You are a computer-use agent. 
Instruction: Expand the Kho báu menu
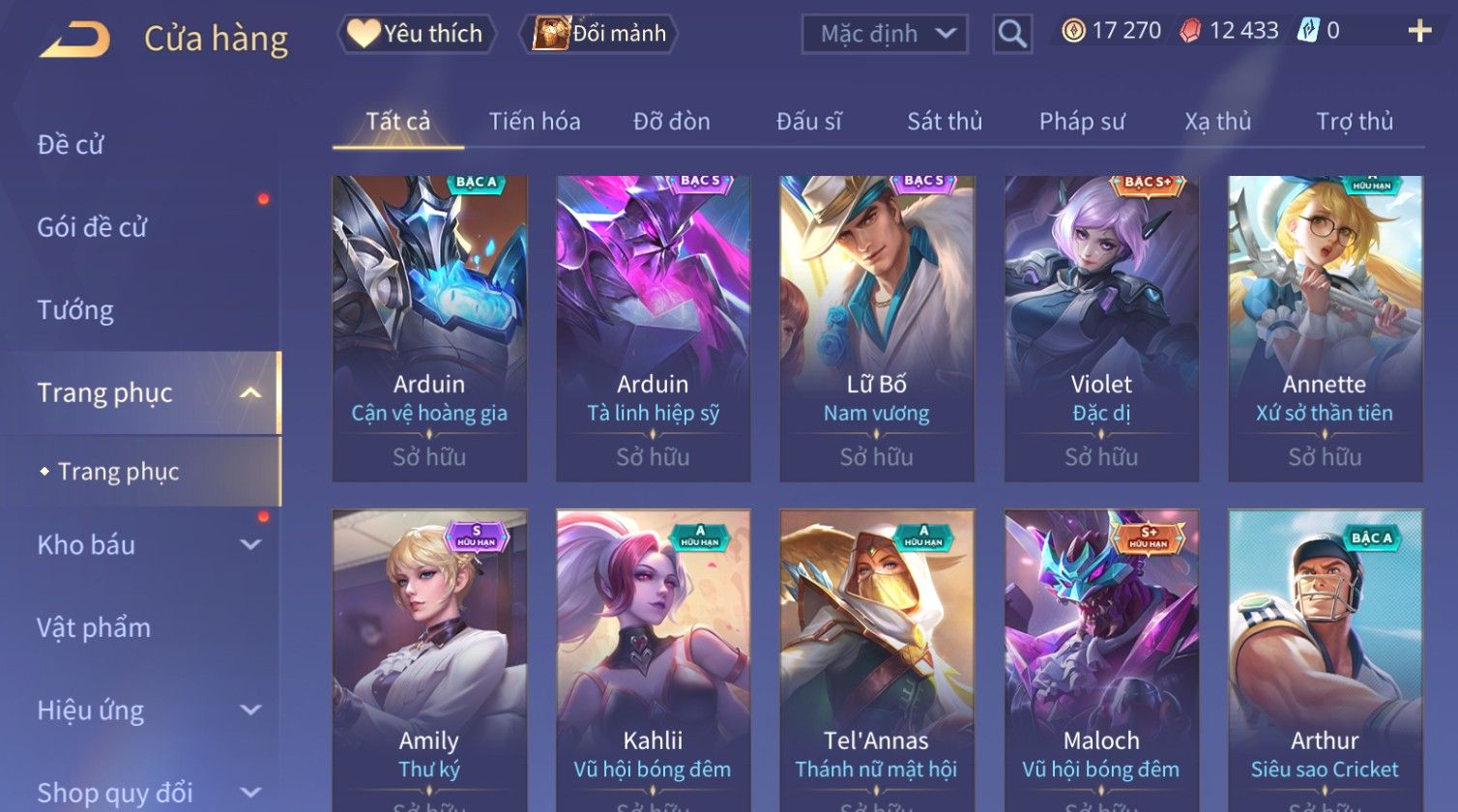tap(145, 545)
